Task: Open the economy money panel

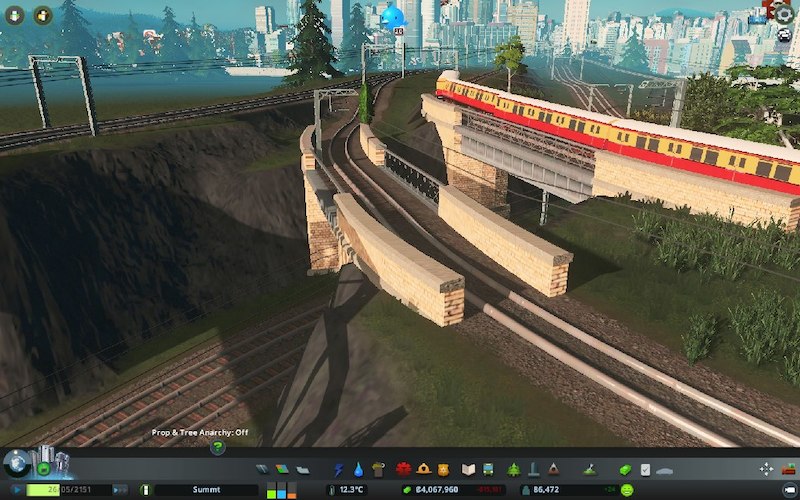Action: (x=627, y=468)
